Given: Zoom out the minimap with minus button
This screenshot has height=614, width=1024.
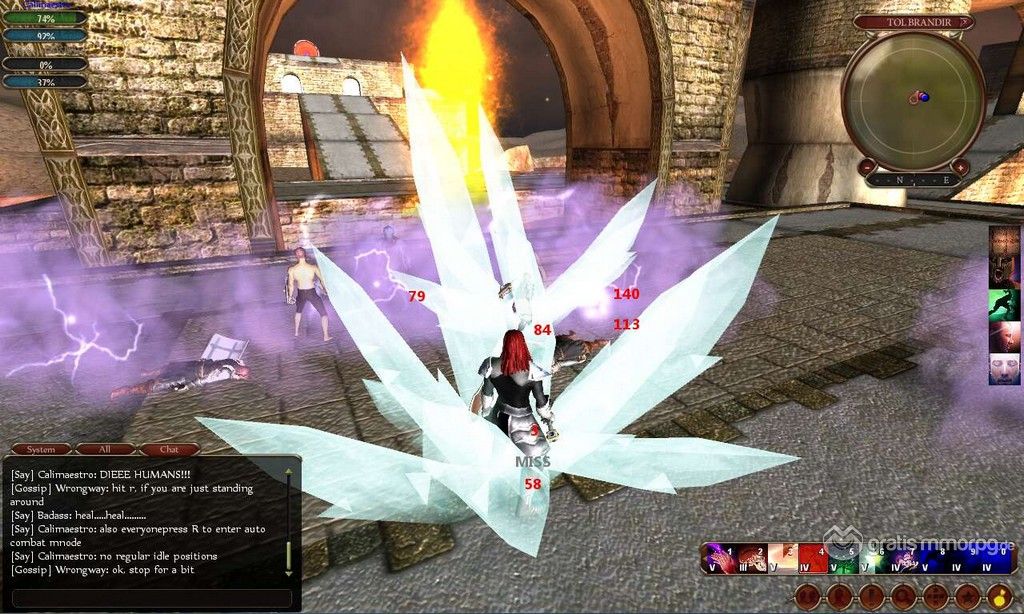Looking at the screenshot, I should pos(867,166).
